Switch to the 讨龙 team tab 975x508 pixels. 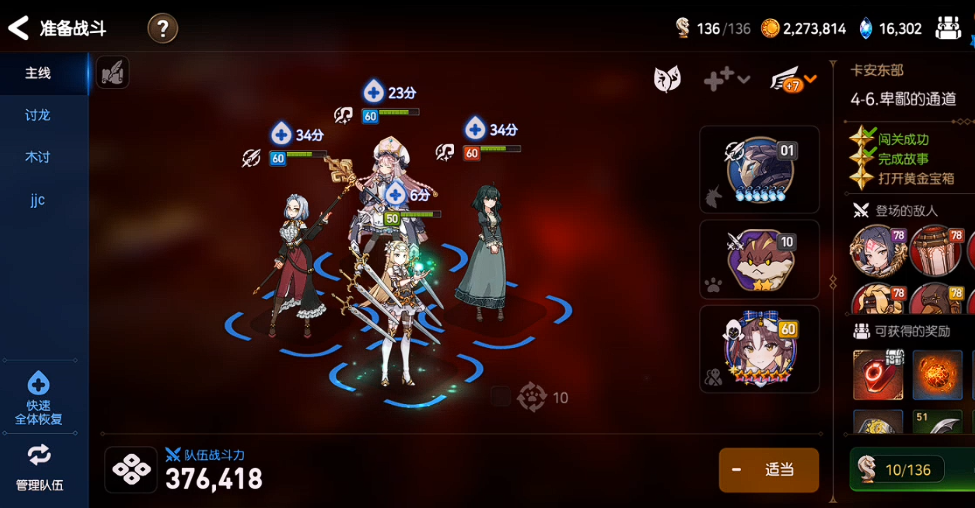[x=38, y=115]
